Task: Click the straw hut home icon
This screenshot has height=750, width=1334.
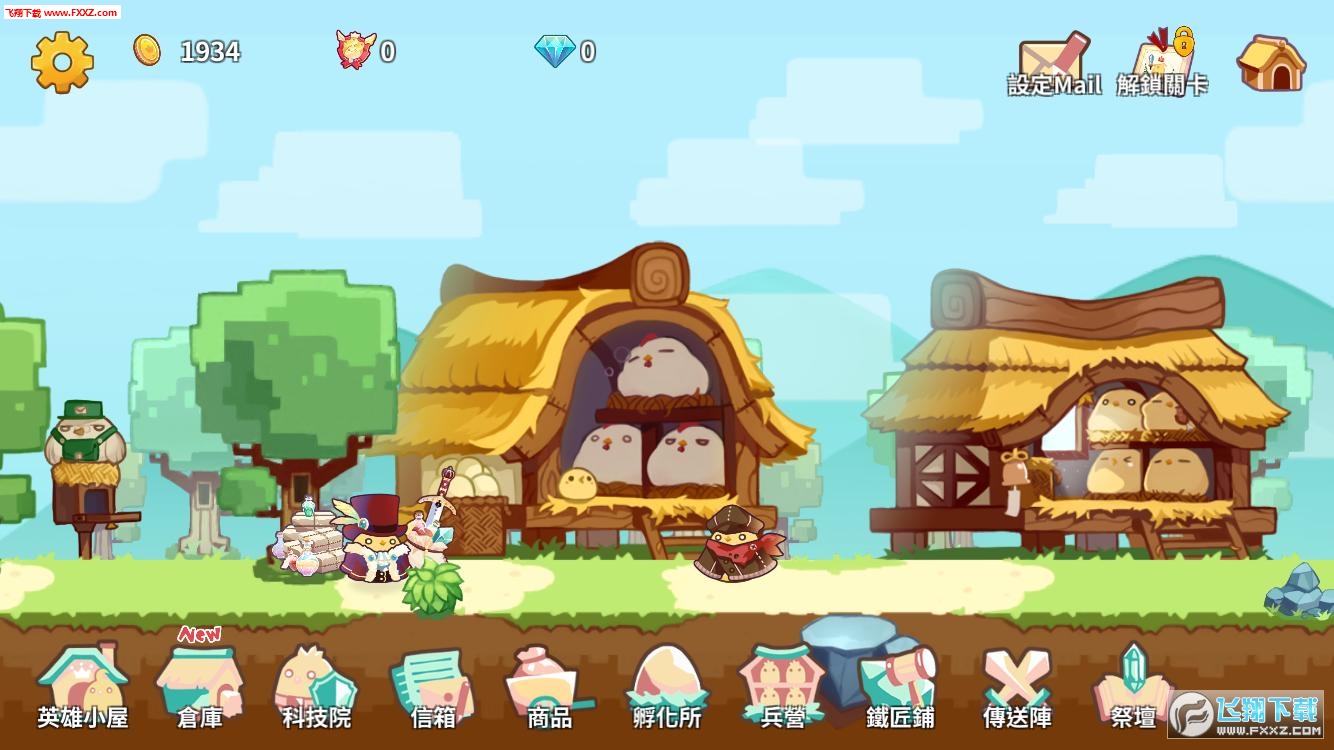Action: point(1271,64)
